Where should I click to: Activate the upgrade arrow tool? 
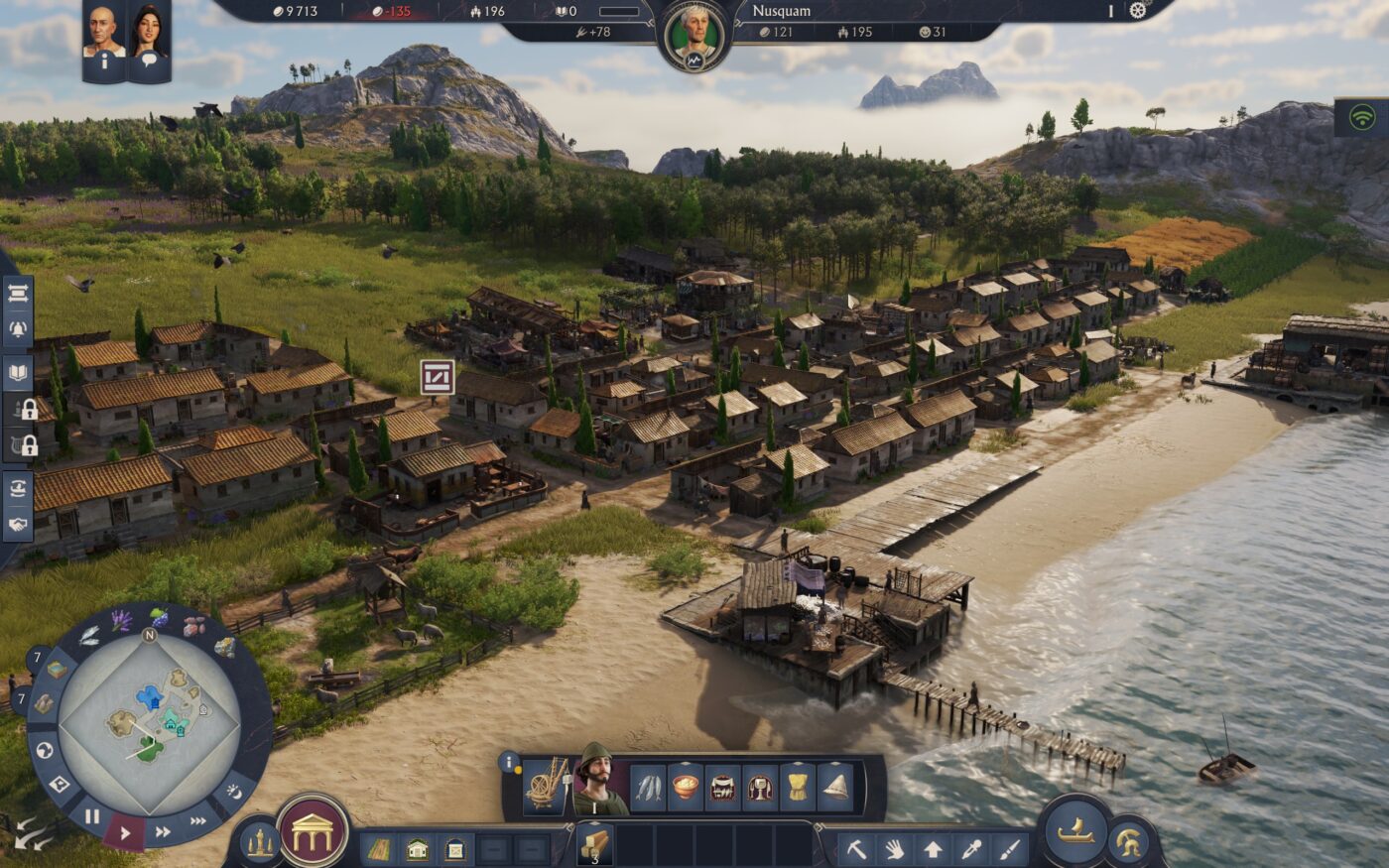pos(933,849)
